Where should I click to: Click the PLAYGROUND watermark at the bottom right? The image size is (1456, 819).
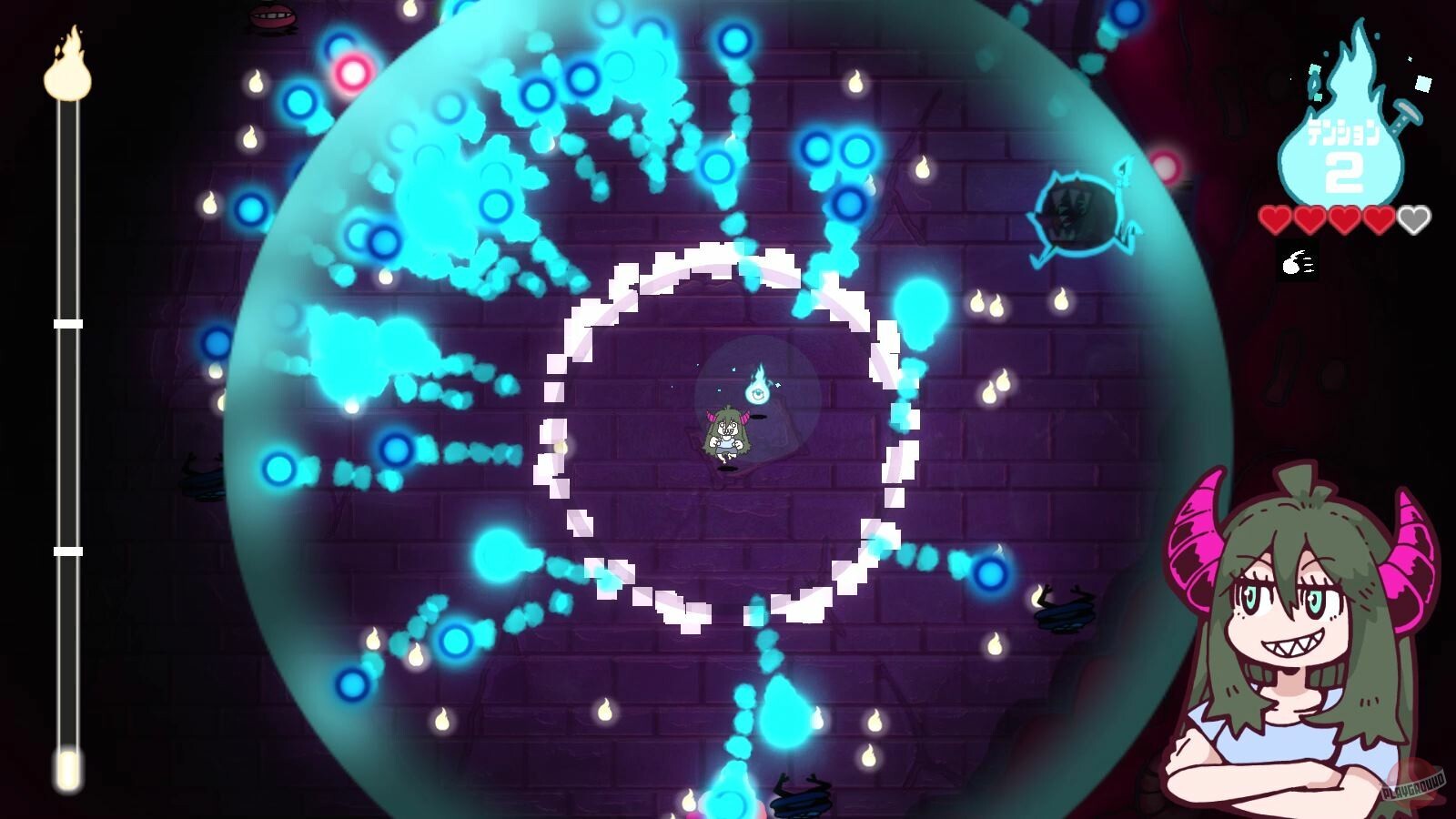tap(1414, 785)
